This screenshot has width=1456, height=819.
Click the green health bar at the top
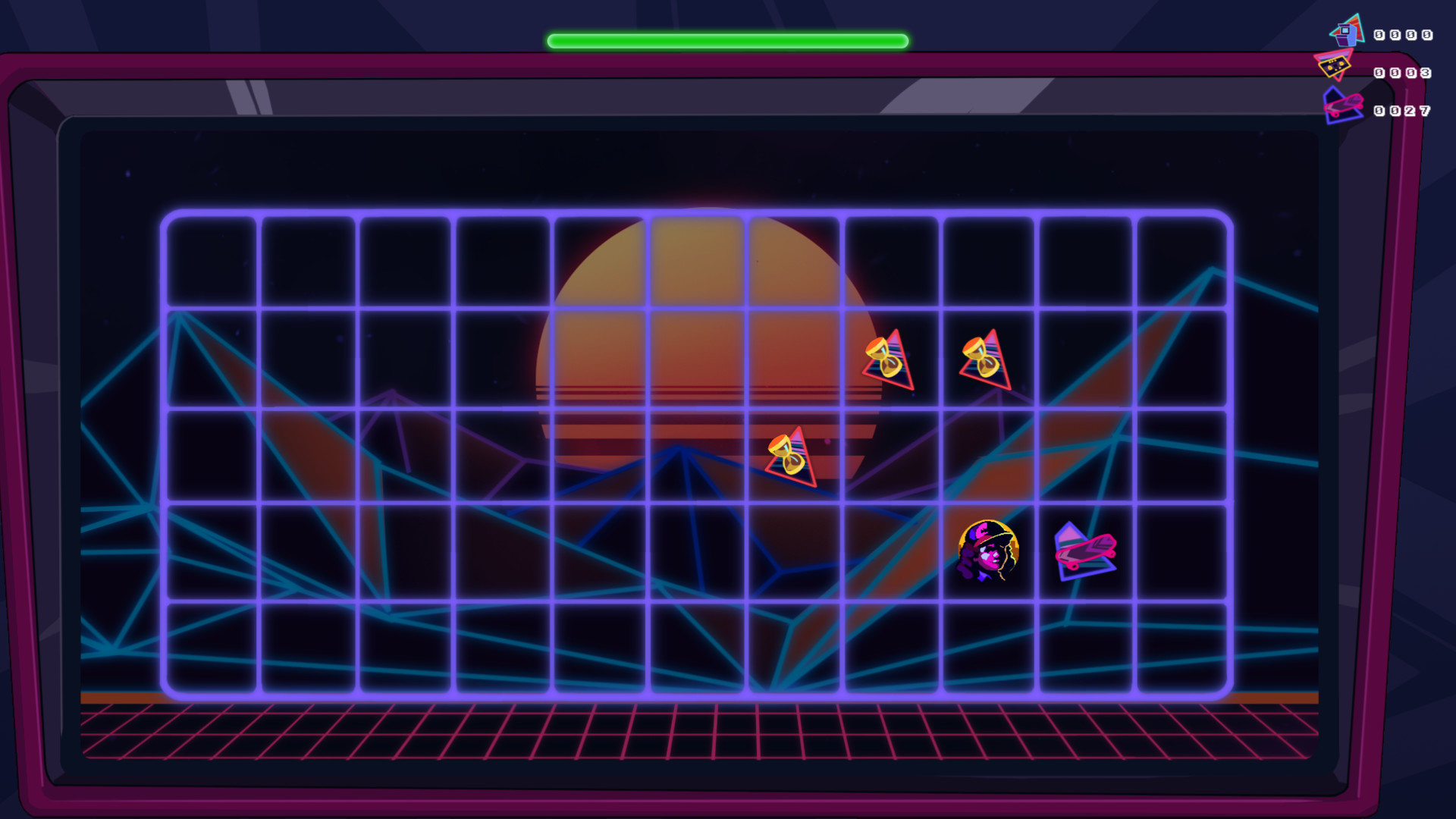[726, 40]
